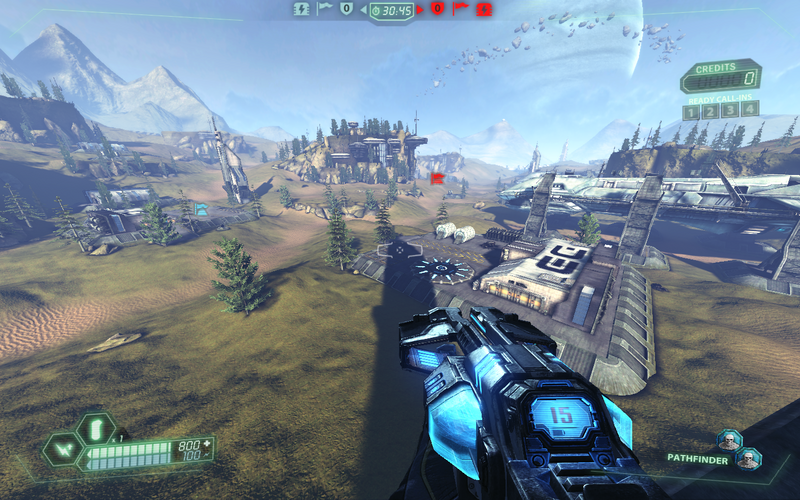Select the winged pack ability hexagon icon
Viewport: 800px width, 500px height.
point(65,450)
